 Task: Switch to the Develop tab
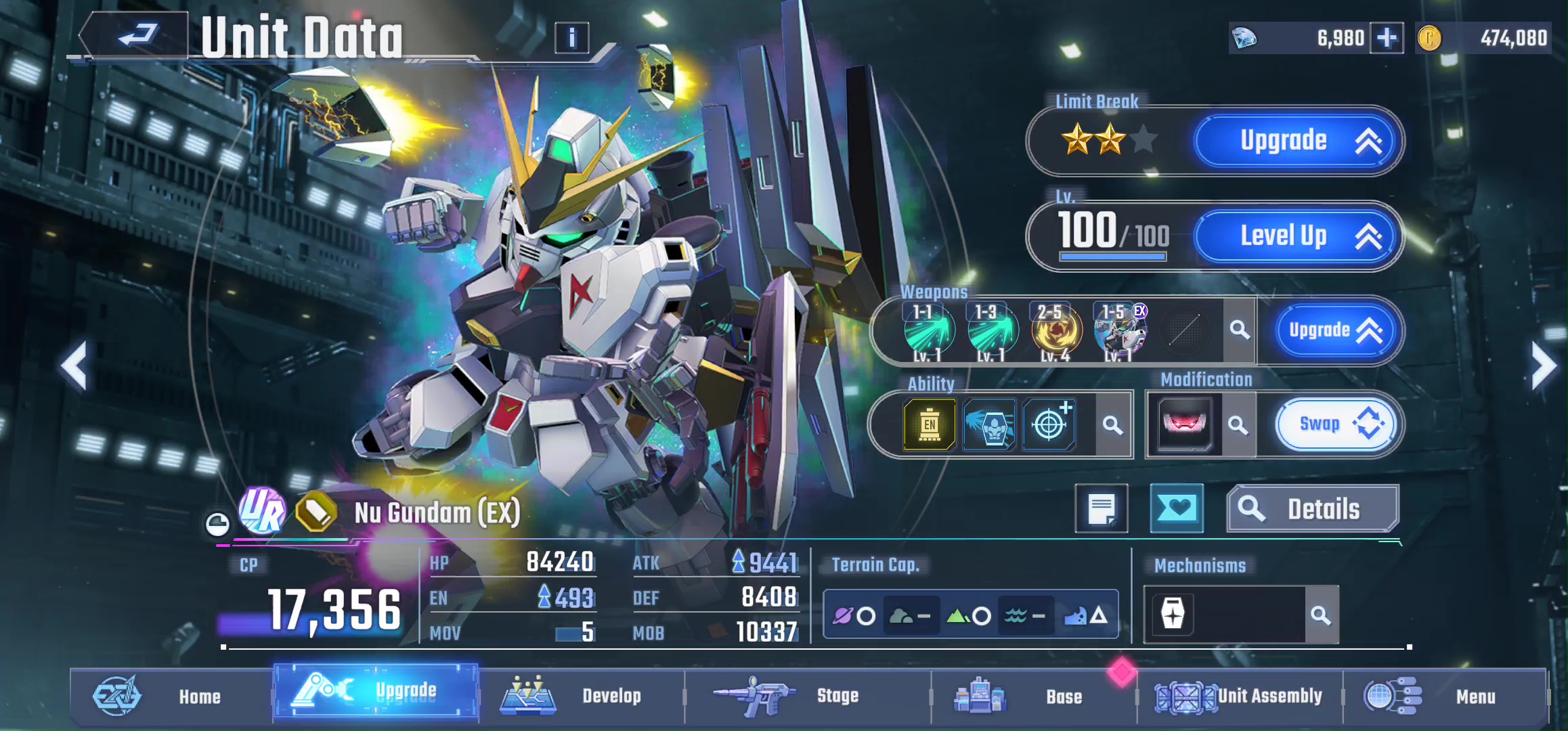point(582,696)
